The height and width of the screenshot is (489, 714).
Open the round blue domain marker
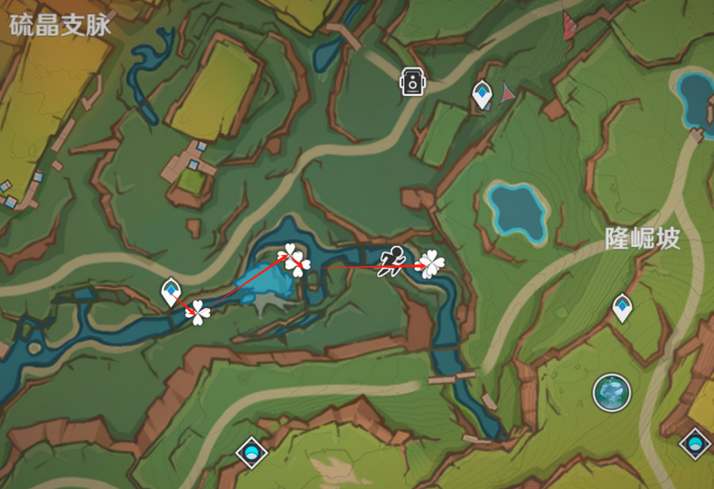(x=610, y=392)
